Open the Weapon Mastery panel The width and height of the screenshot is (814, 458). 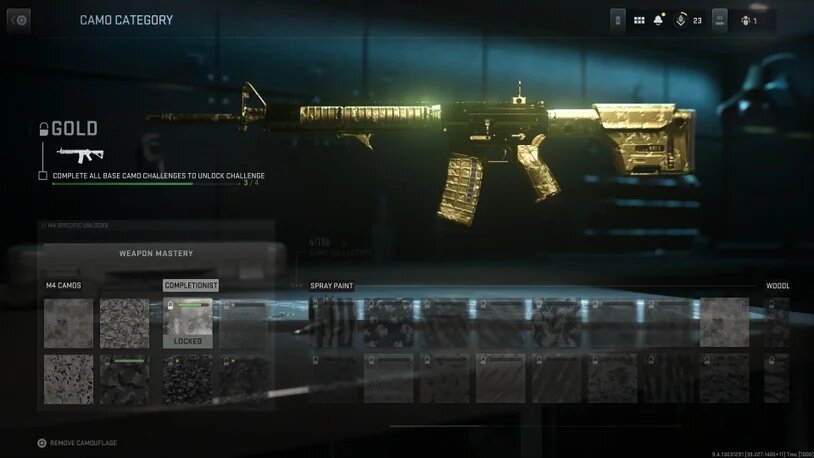pos(156,254)
